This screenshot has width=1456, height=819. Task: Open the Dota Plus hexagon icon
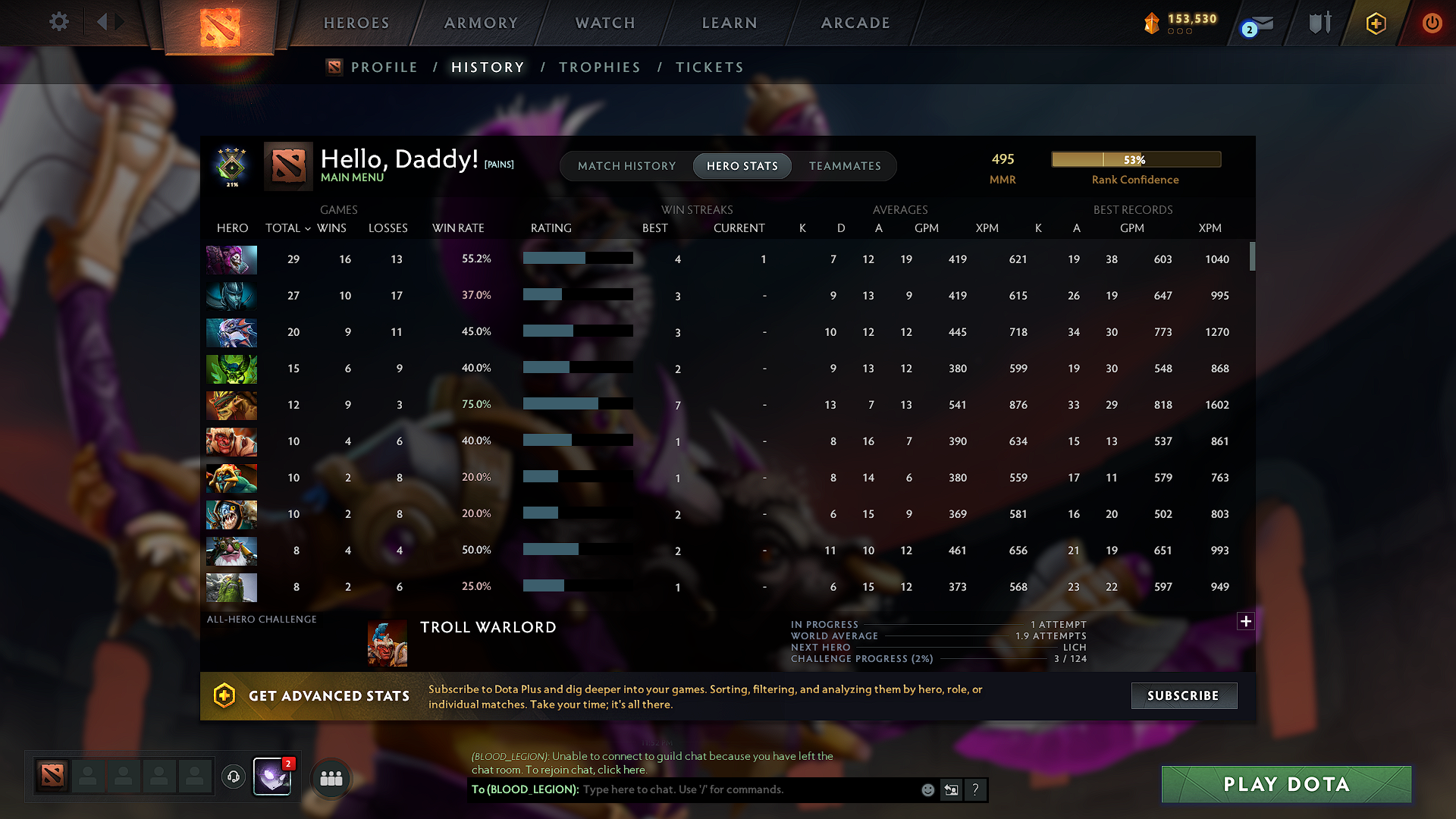pyautogui.click(x=1375, y=23)
